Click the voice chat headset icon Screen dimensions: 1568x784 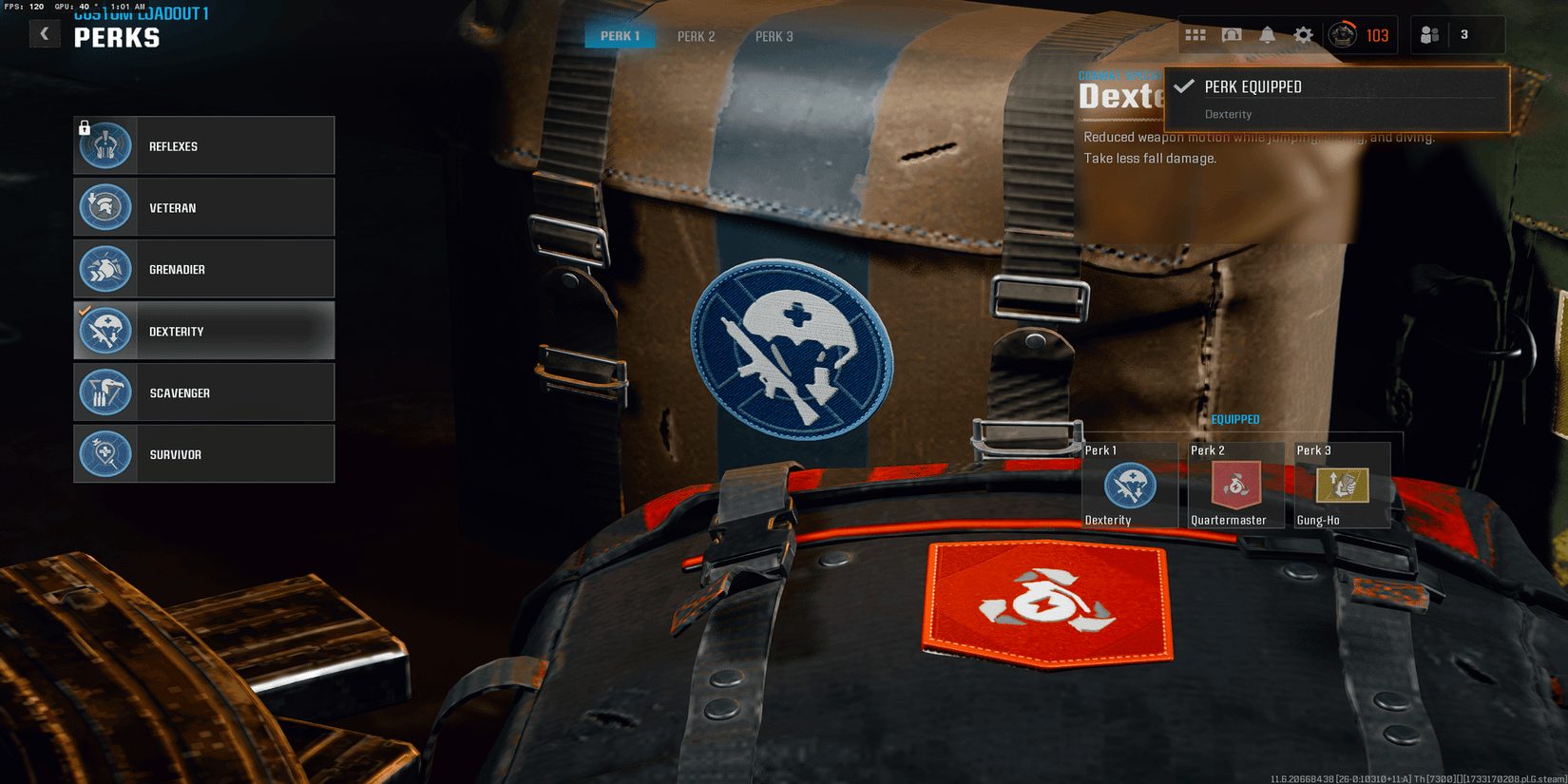tap(1232, 34)
